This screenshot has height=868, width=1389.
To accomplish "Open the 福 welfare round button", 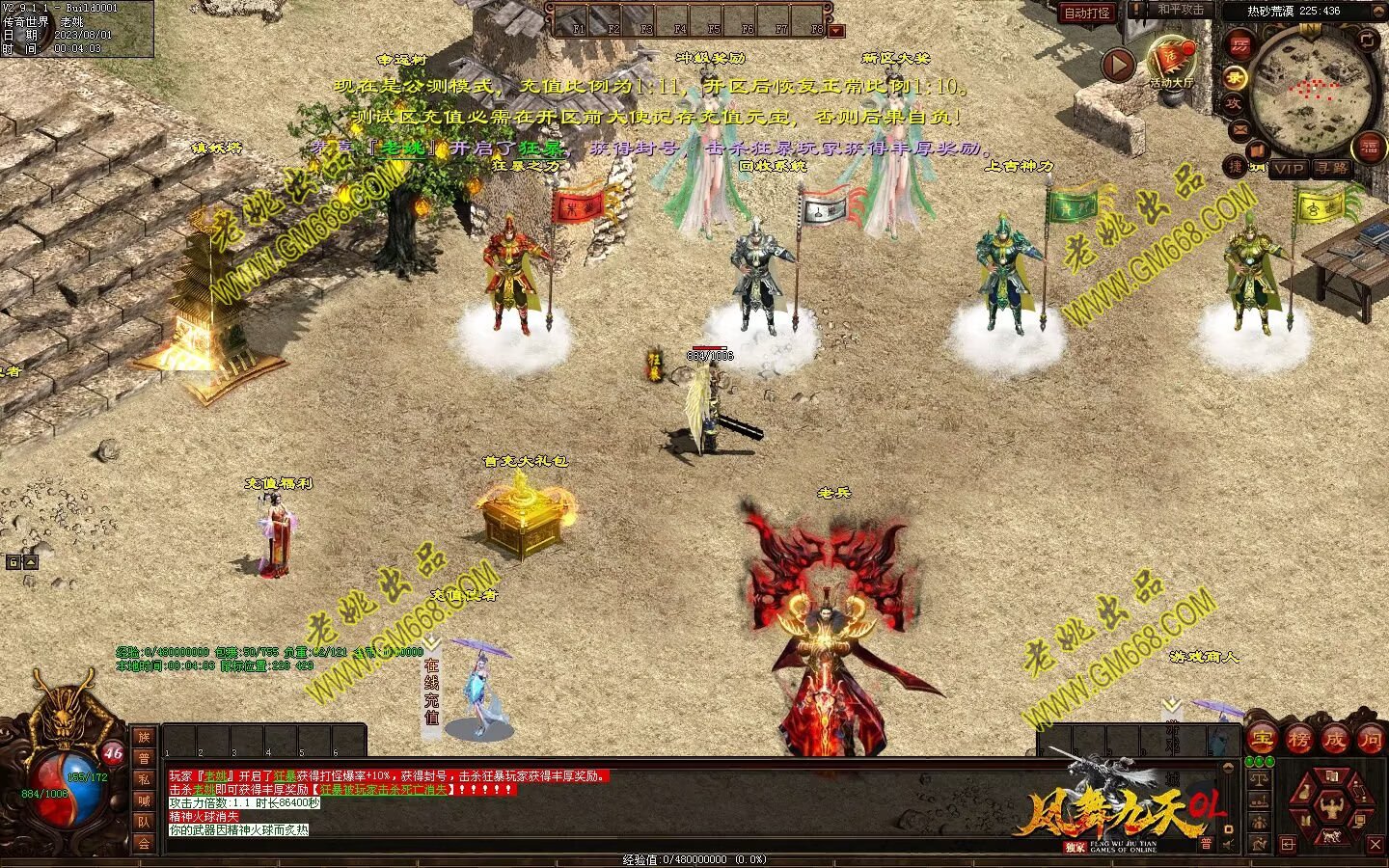I will 1369,148.
